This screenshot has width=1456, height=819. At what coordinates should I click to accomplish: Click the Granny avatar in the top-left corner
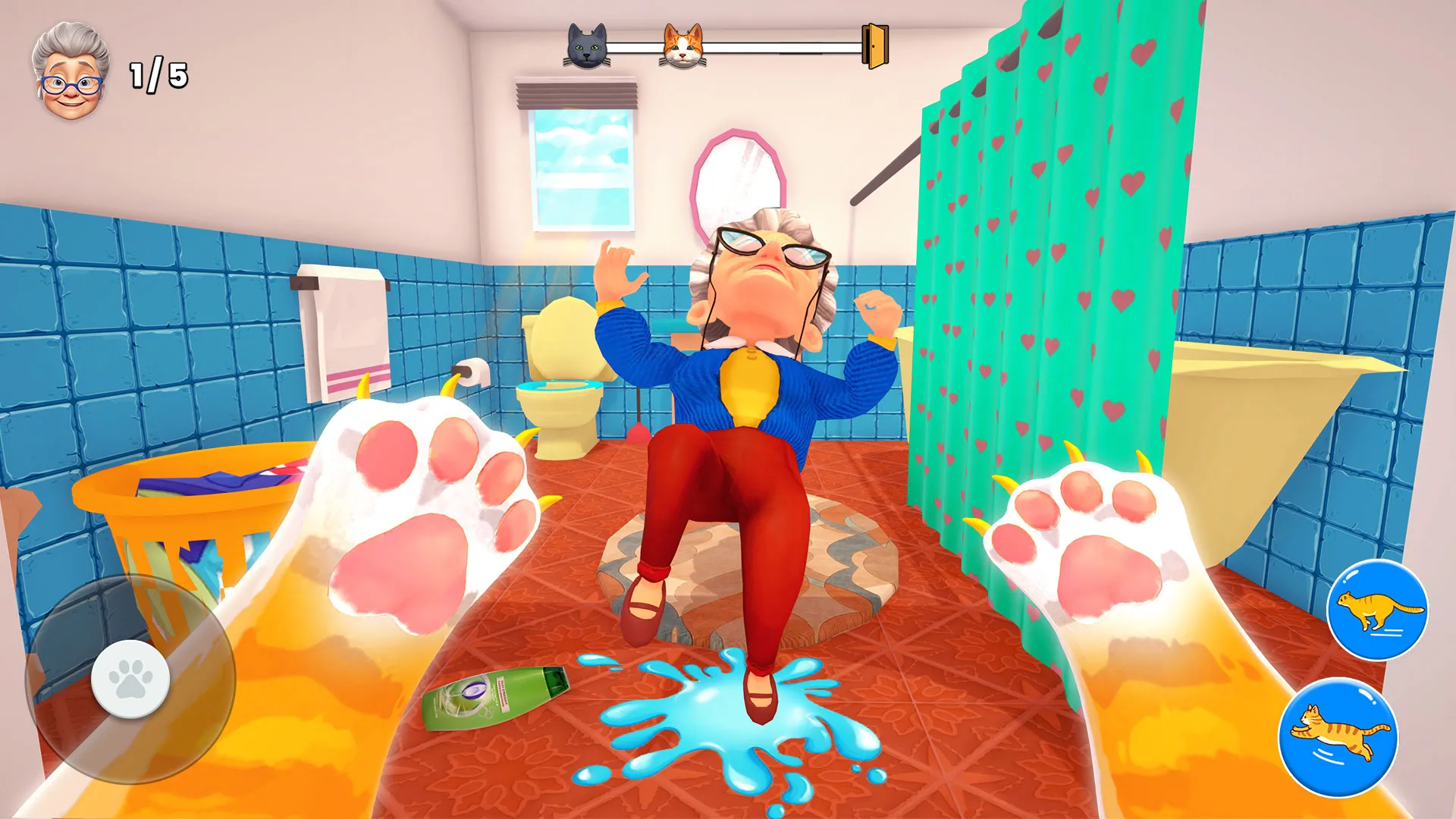click(72, 68)
